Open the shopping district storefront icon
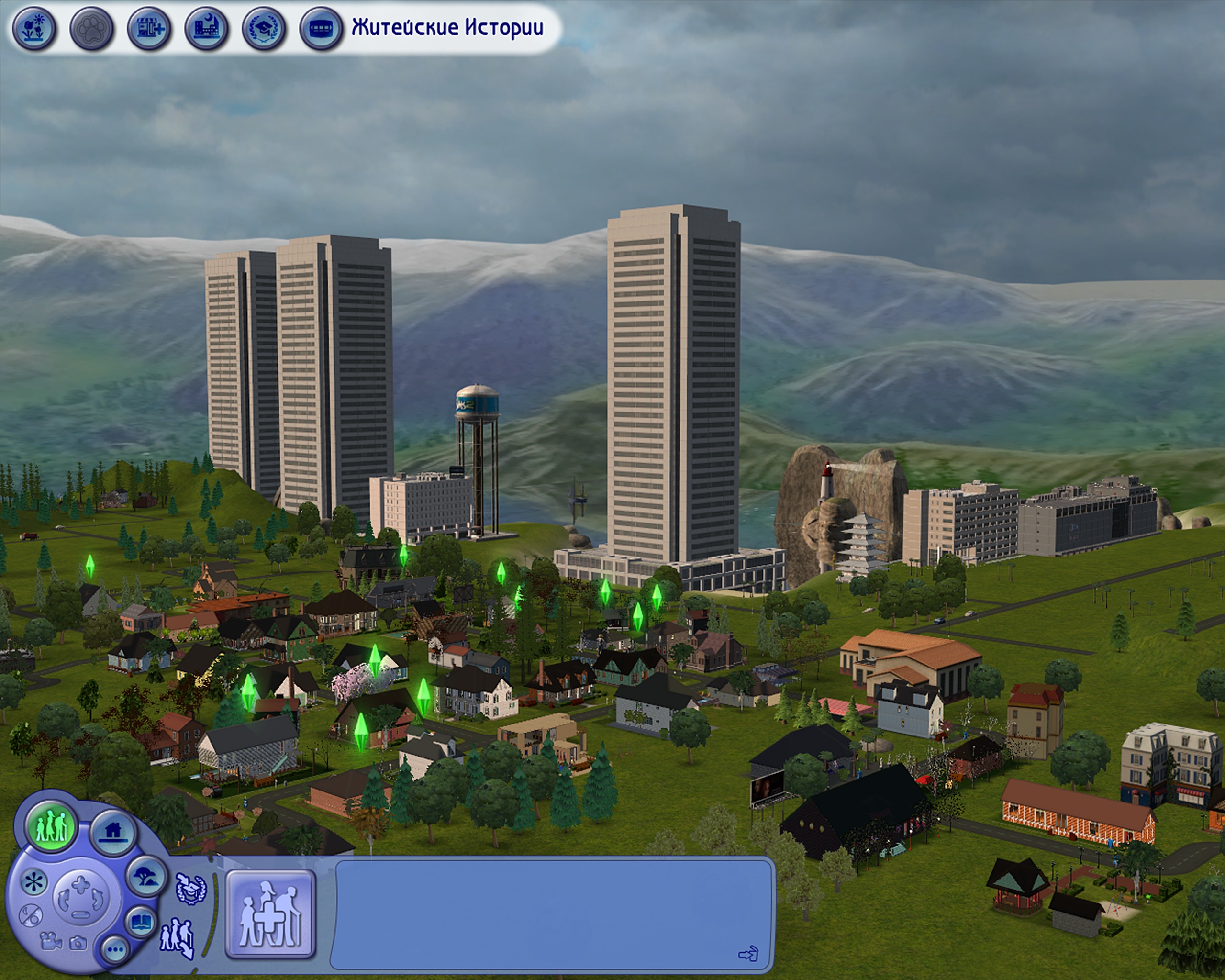Image resolution: width=1225 pixels, height=980 pixels. [x=149, y=28]
